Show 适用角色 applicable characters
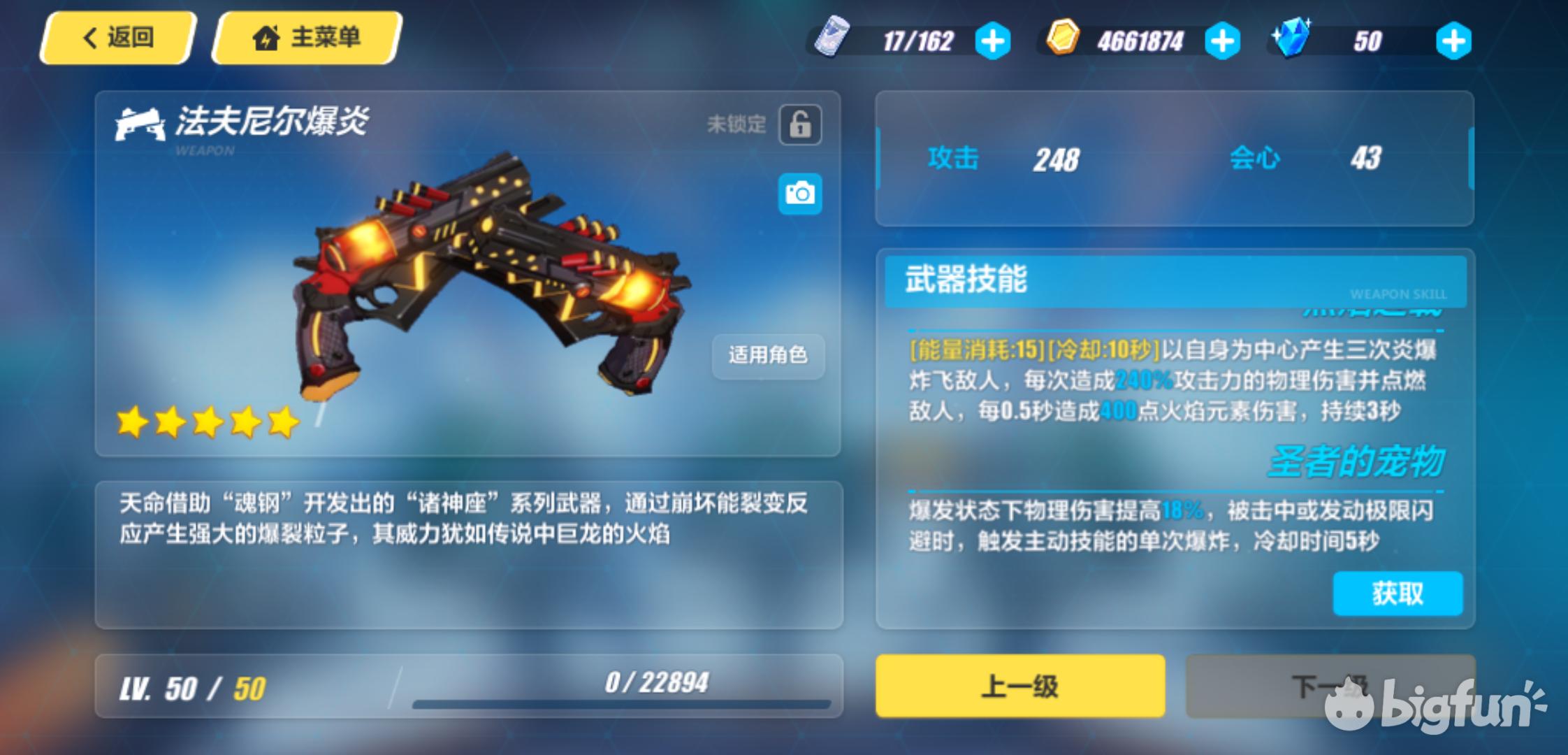Screen dimensions: 1568x755 tap(768, 356)
